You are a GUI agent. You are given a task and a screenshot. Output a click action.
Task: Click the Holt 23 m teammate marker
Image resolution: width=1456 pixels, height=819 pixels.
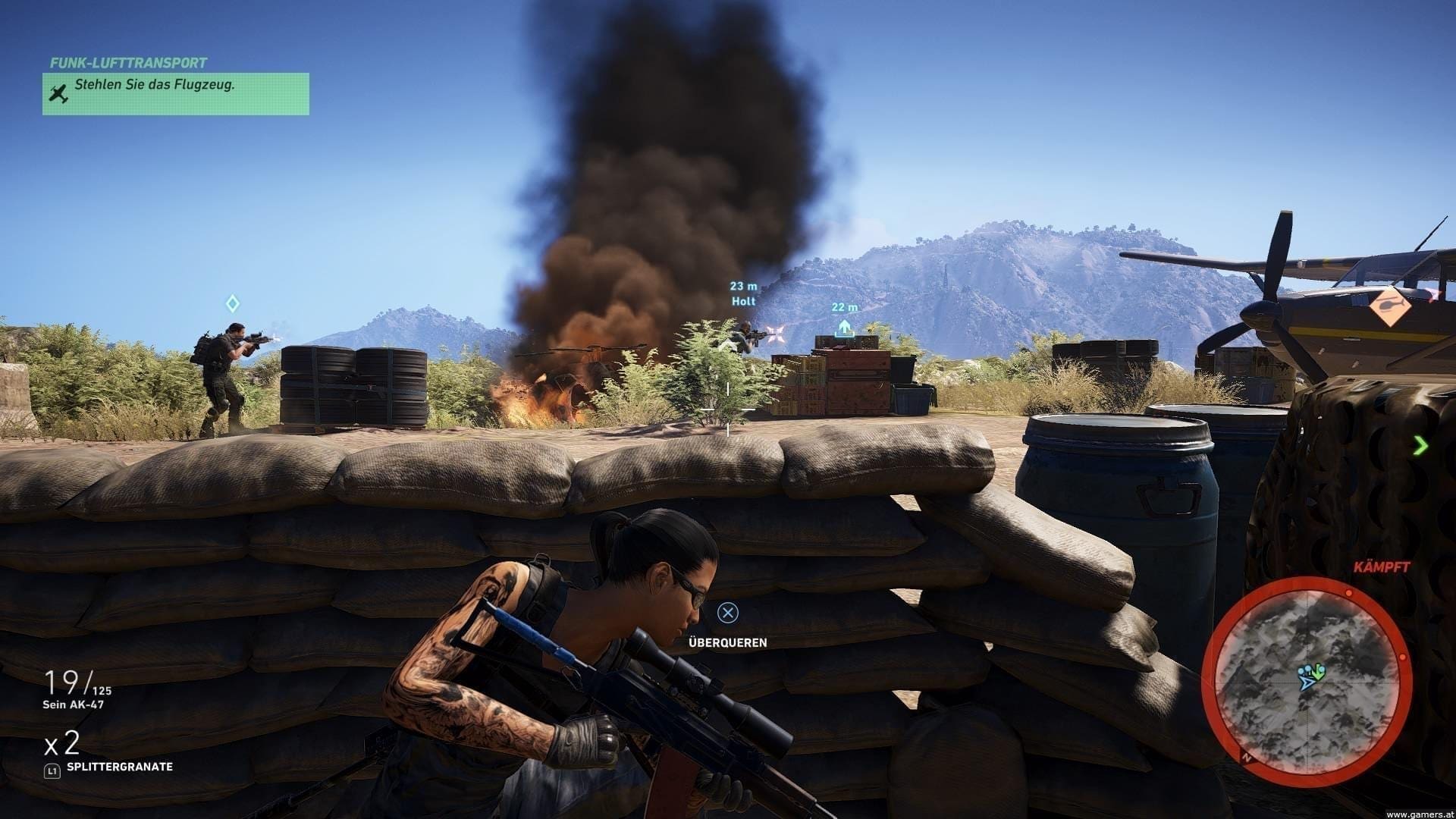(743, 293)
